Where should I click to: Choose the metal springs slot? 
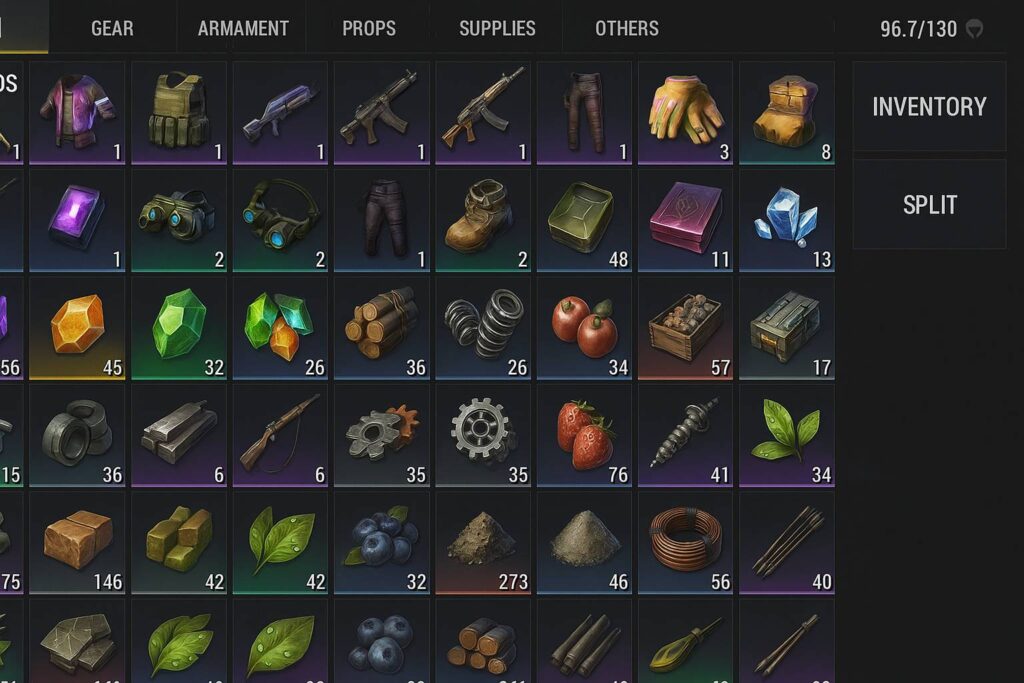pyautogui.click(x=483, y=328)
